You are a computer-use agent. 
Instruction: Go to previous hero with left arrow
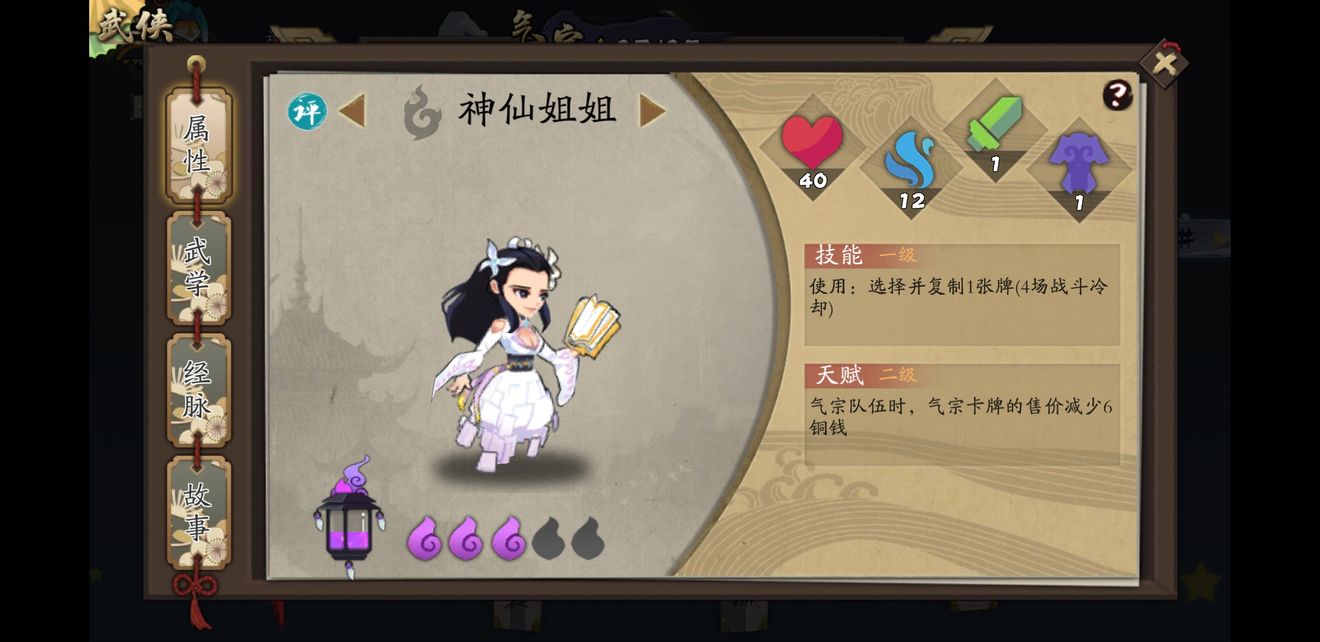352,111
